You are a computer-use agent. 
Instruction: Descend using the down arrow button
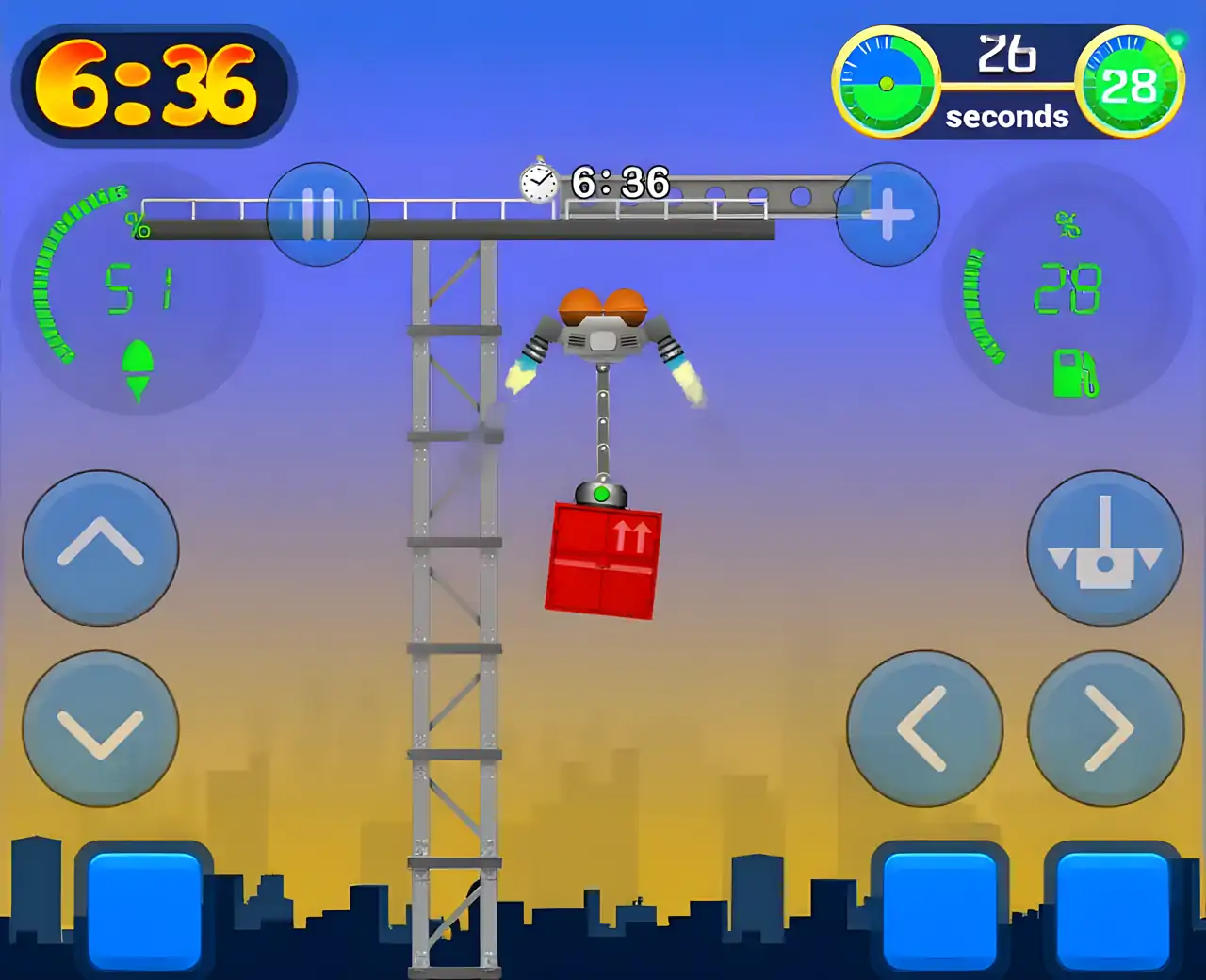click(x=101, y=728)
